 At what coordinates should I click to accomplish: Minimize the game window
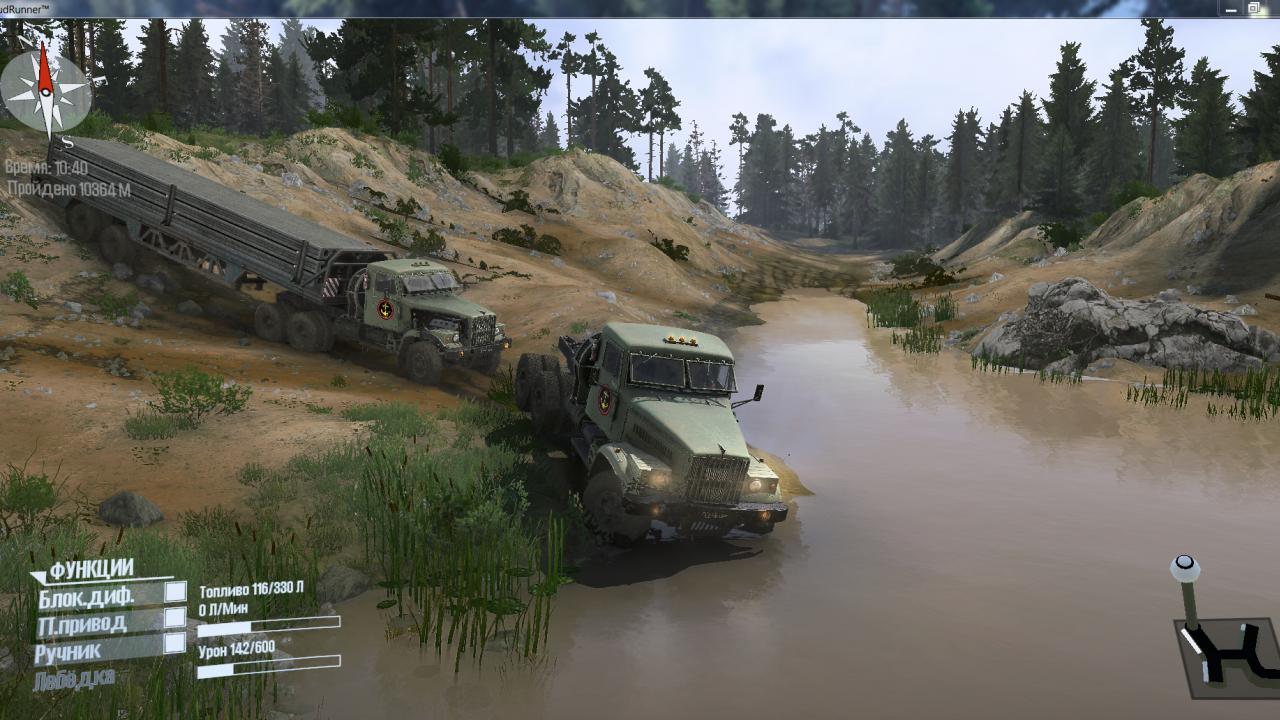tap(1229, 9)
